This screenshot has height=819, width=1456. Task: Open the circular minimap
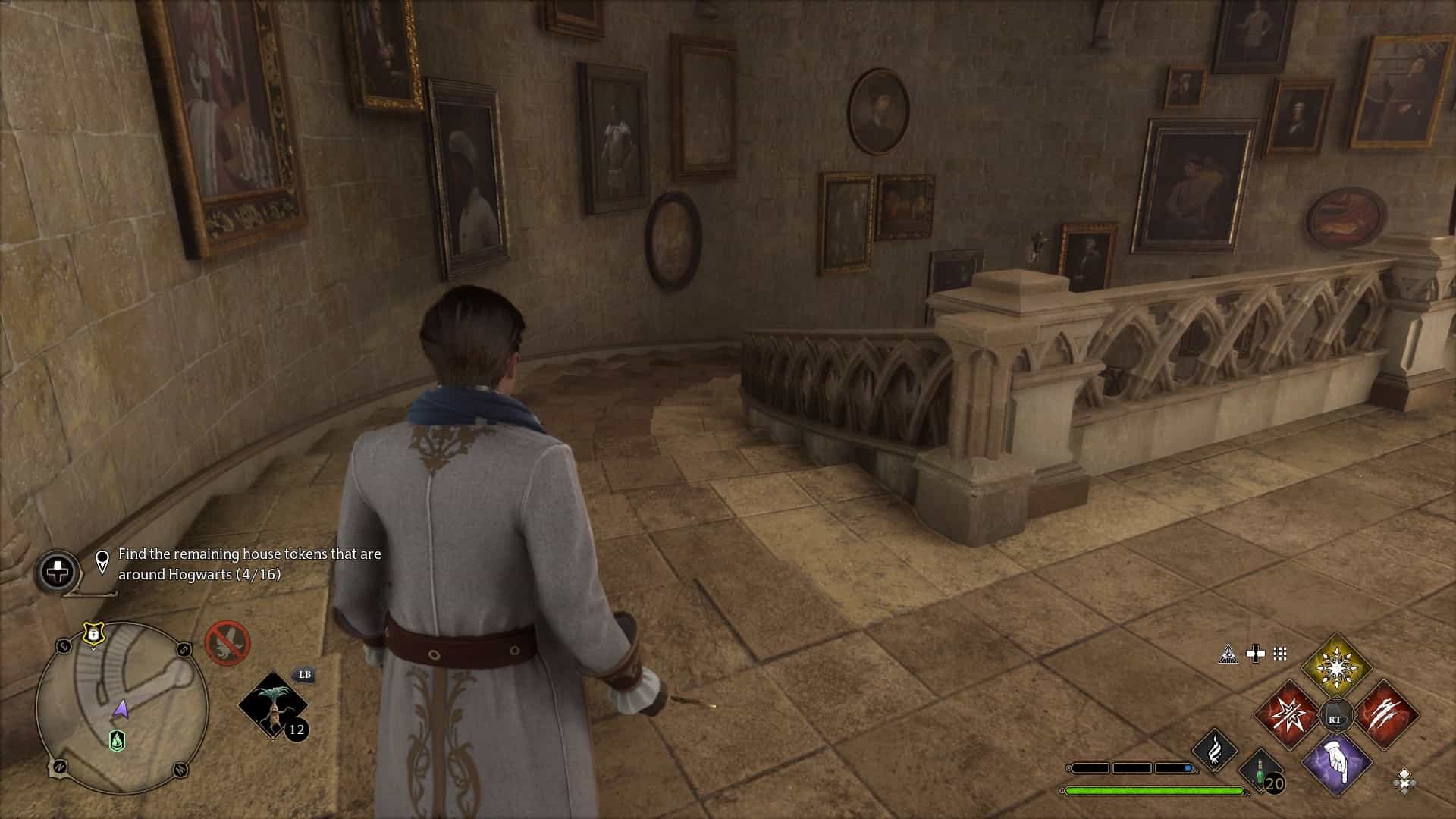tap(121, 708)
